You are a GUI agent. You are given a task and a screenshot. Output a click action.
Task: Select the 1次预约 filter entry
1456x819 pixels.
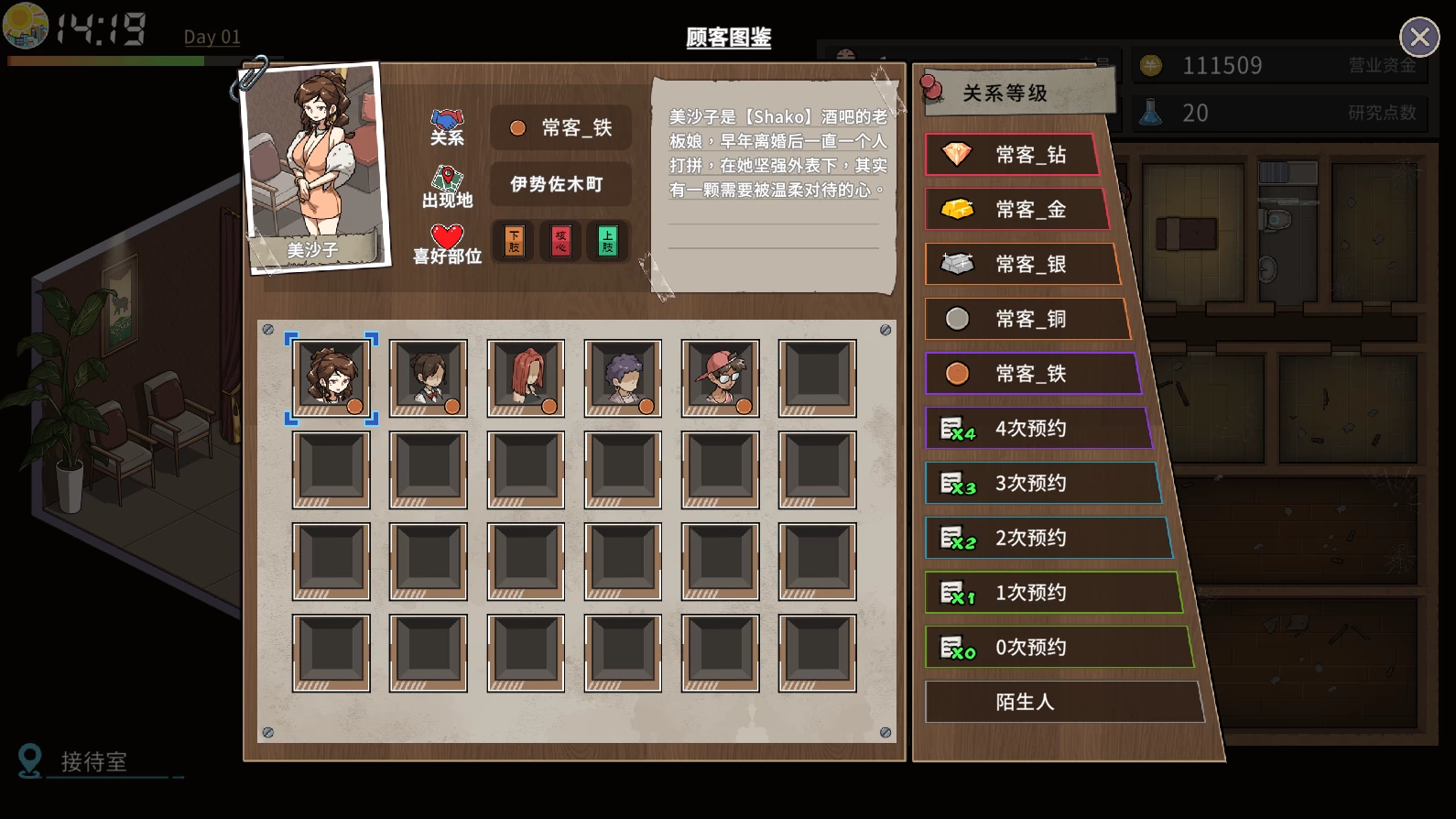1055,593
